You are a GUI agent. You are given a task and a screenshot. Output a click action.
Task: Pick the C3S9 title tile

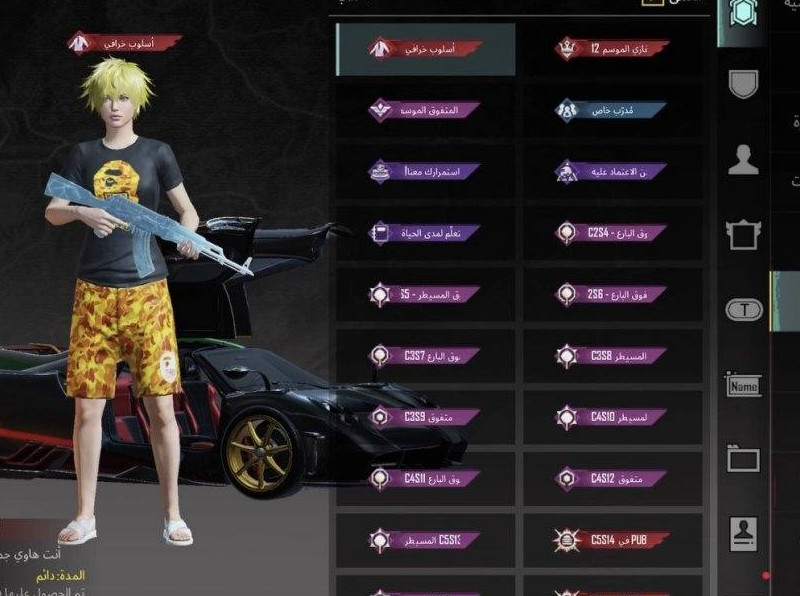(x=425, y=417)
